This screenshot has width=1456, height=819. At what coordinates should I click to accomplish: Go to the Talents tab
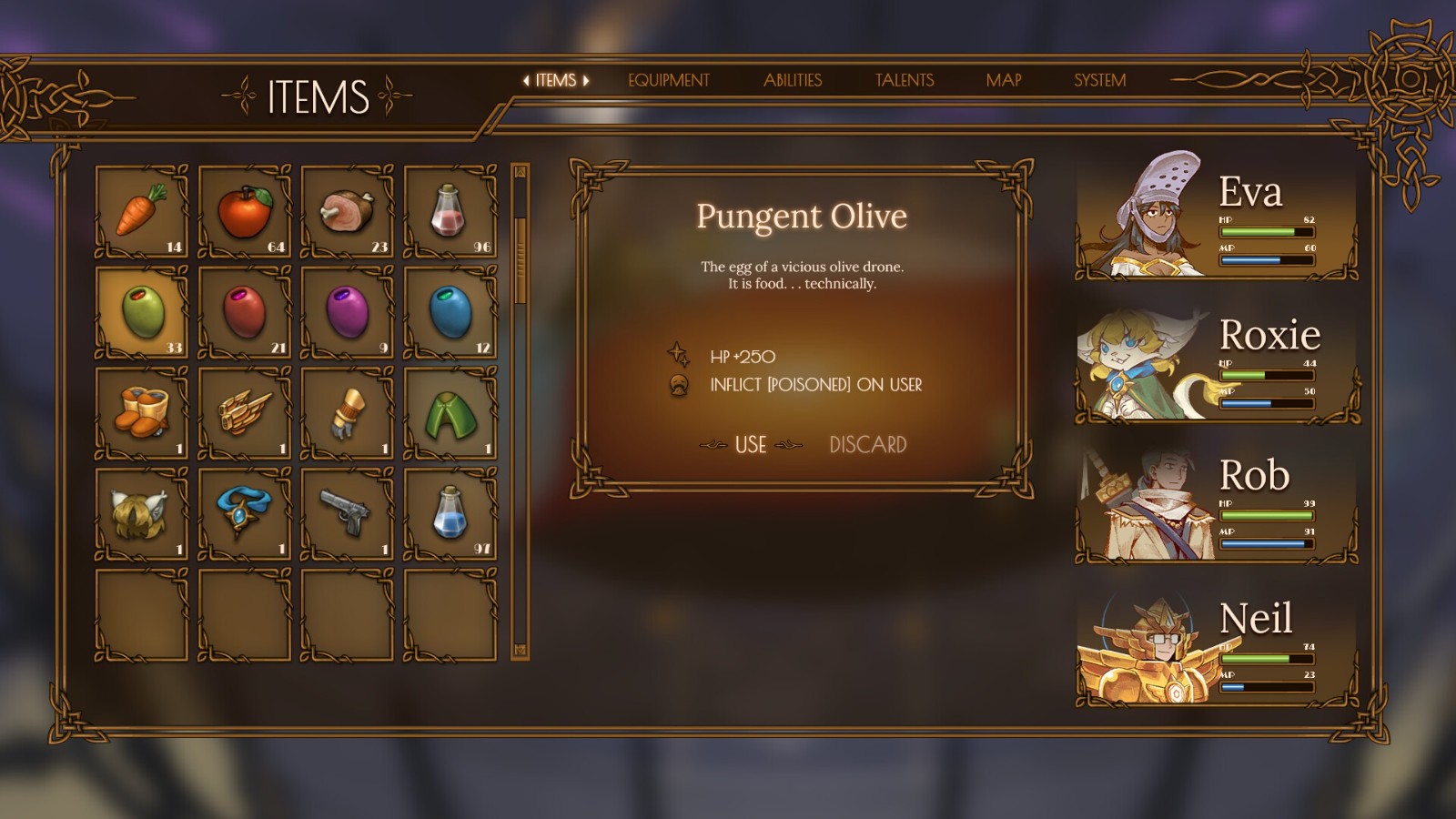click(x=904, y=80)
